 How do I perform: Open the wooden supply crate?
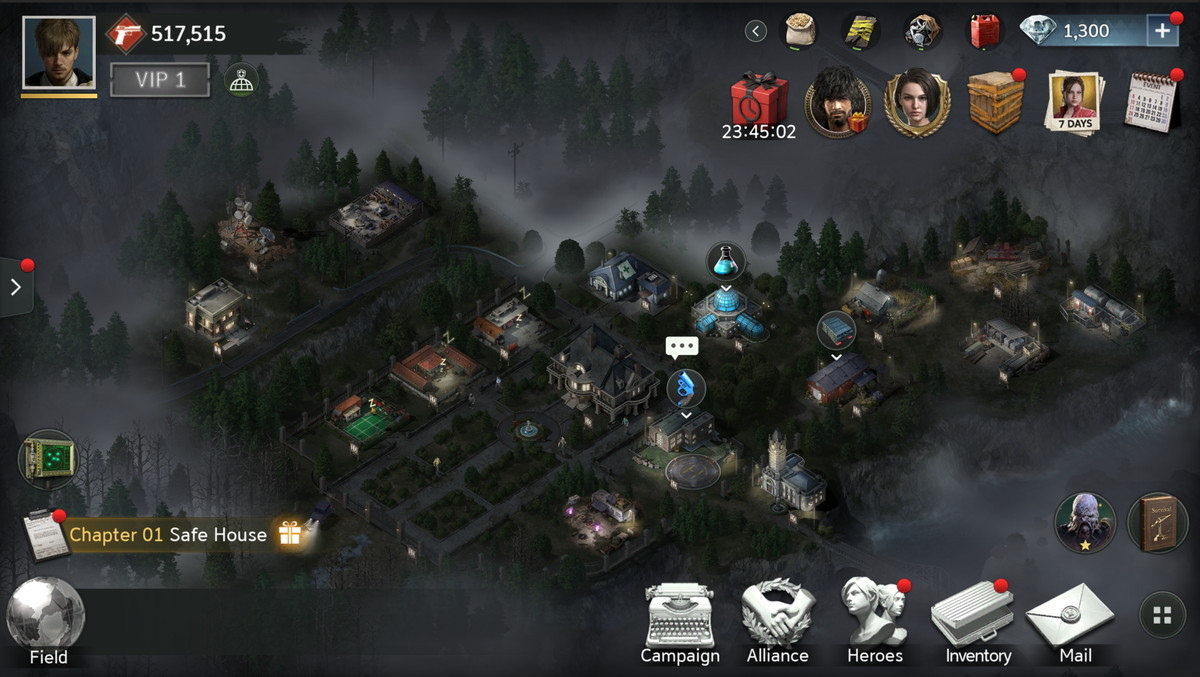tap(995, 102)
